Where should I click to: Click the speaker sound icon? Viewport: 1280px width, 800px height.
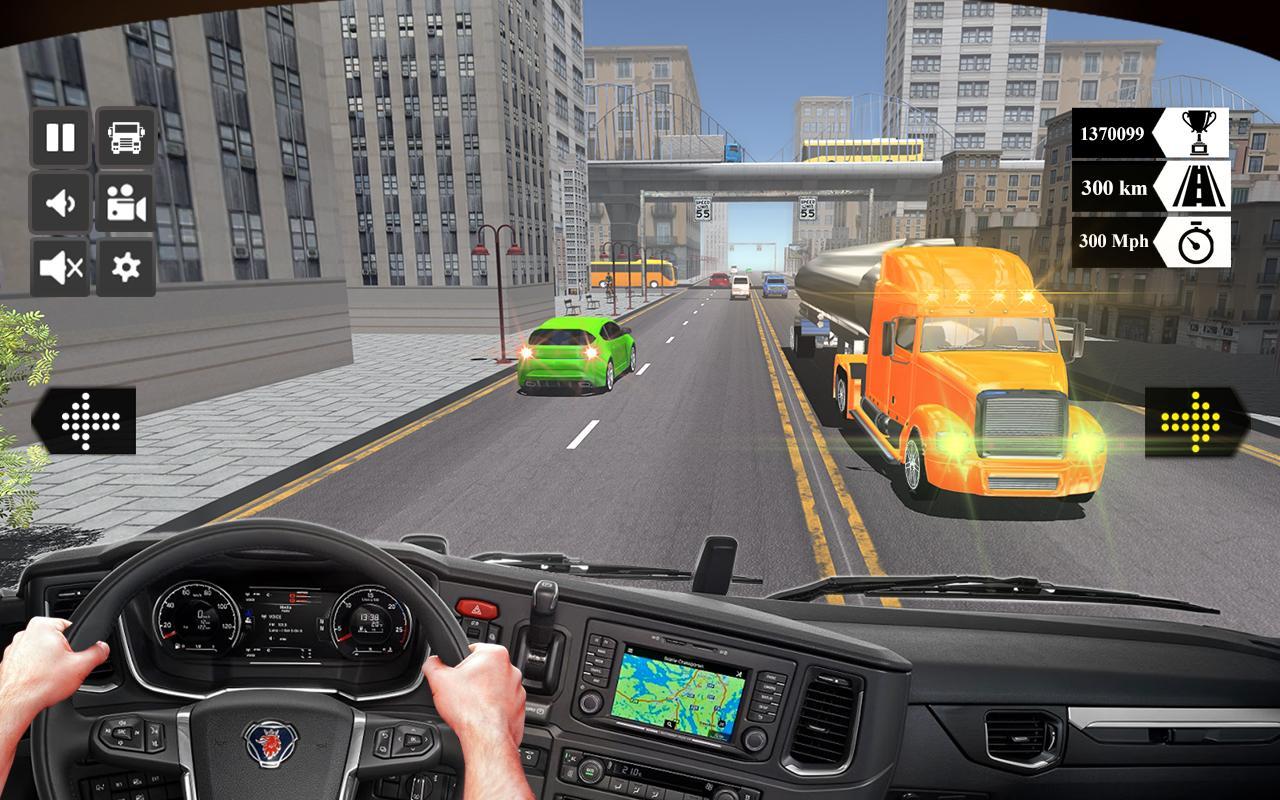tap(59, 205)
